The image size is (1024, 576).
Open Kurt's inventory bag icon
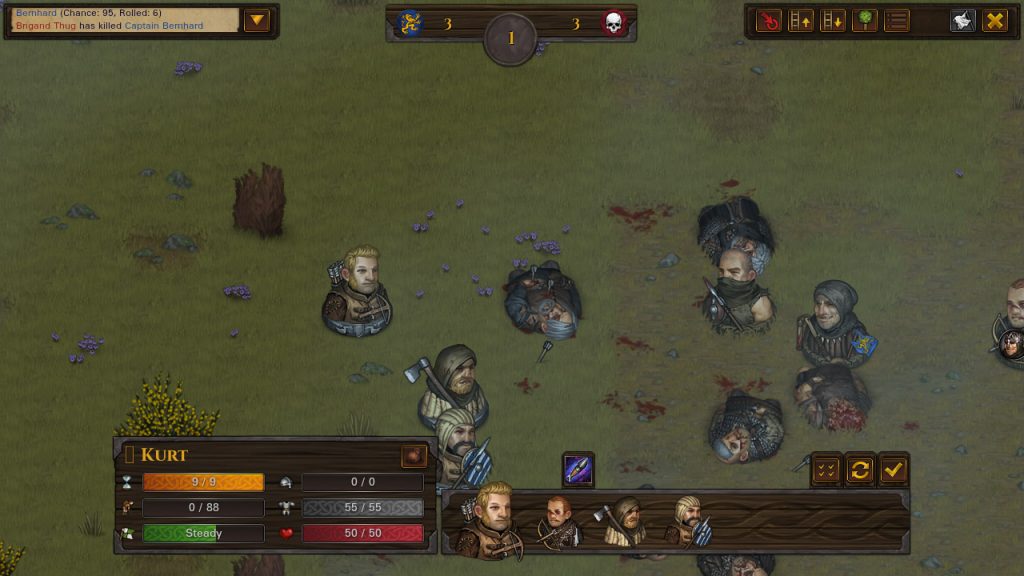[414, 456]
